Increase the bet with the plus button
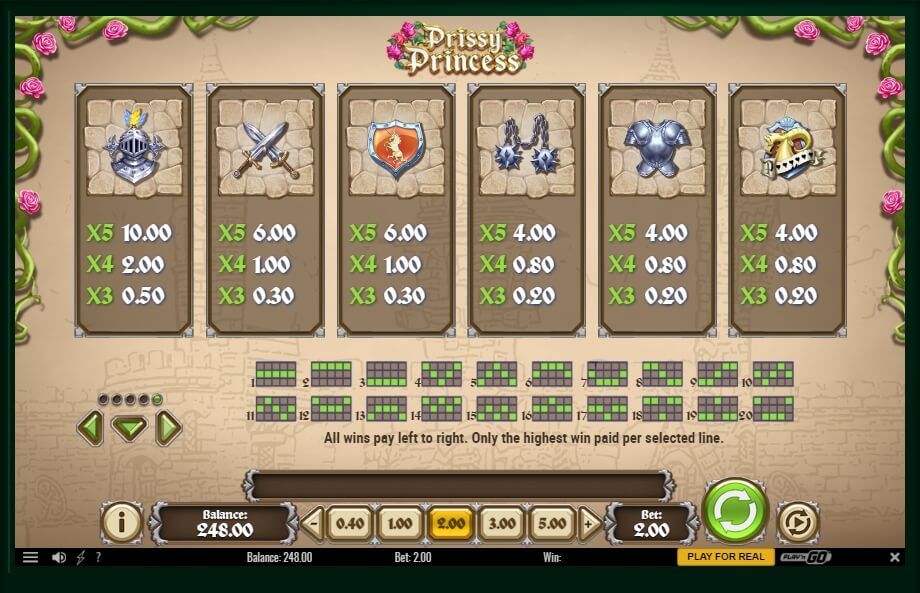This screenshot has width=920, height=593. [590, 523]
